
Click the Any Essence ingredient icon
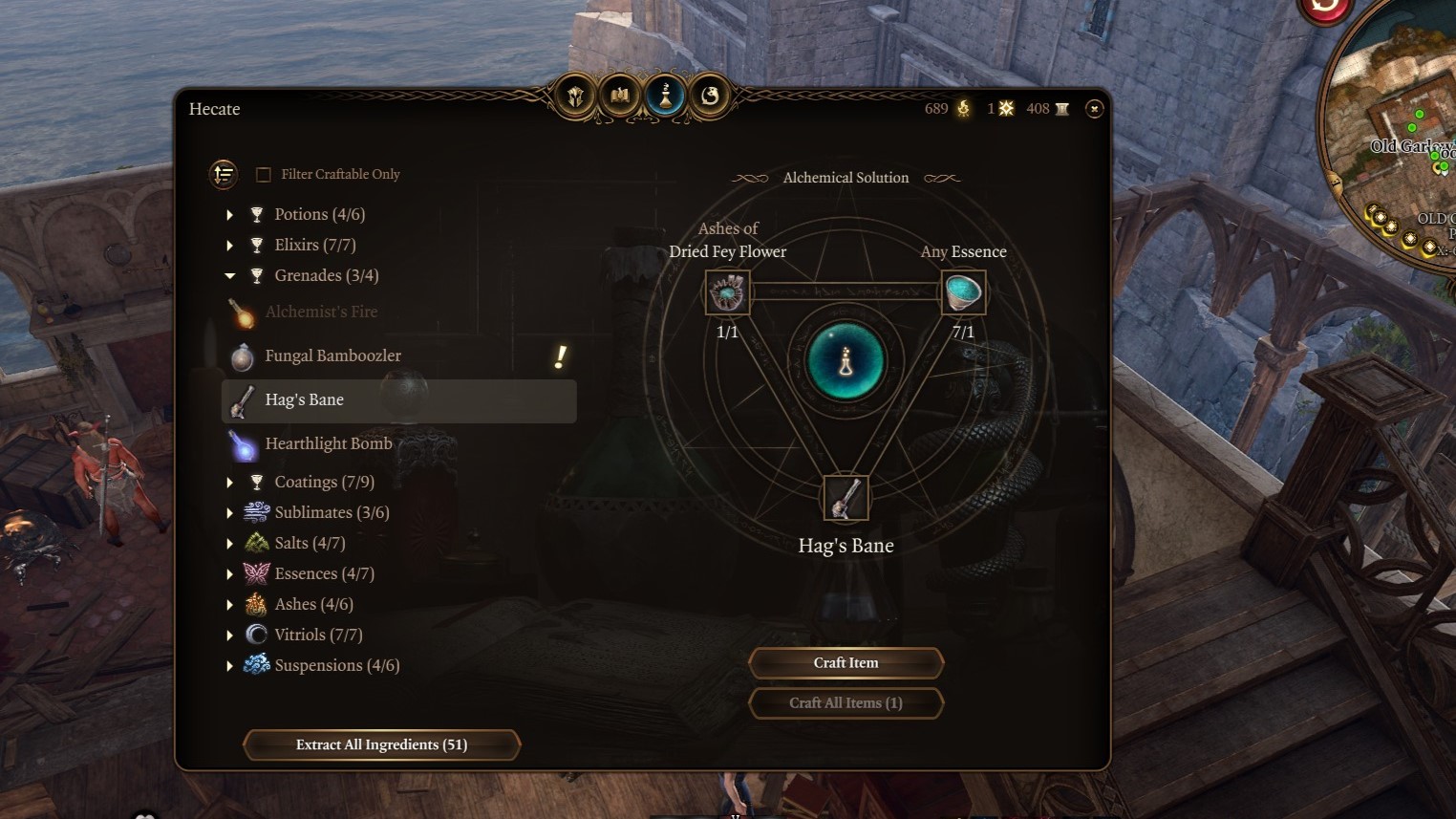point(963,291)
